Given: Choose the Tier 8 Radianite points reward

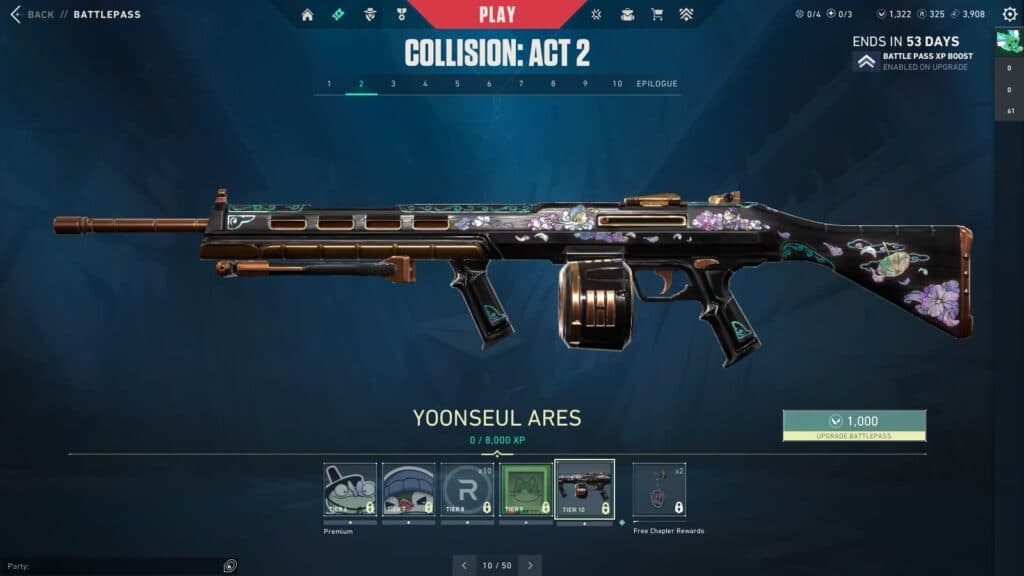Looking at the screenshot, I should pyautogui.click(x=467, y=490).
